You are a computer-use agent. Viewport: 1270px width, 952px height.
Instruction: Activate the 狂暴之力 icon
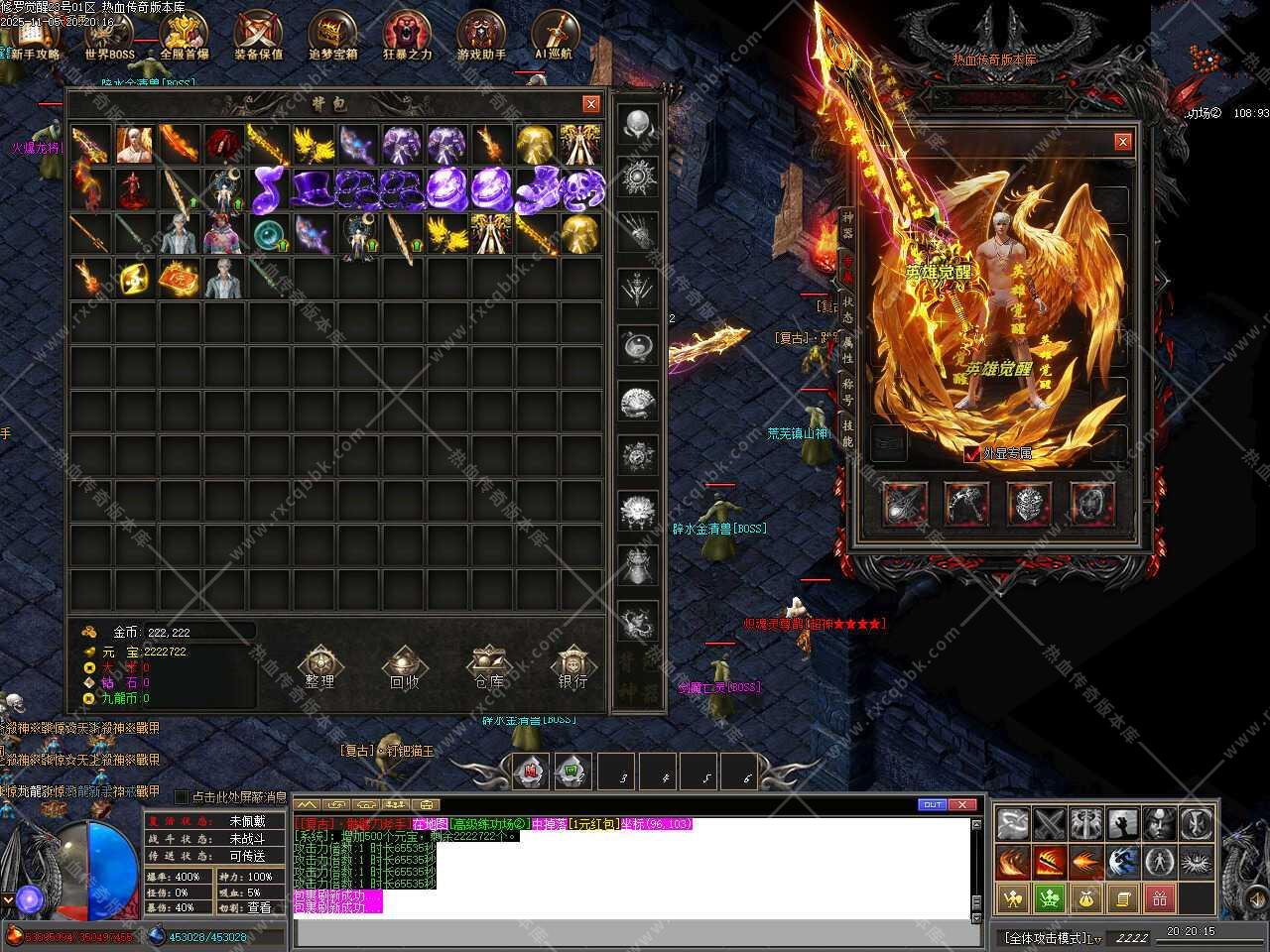pyautogui.click(x=407, y=35)
